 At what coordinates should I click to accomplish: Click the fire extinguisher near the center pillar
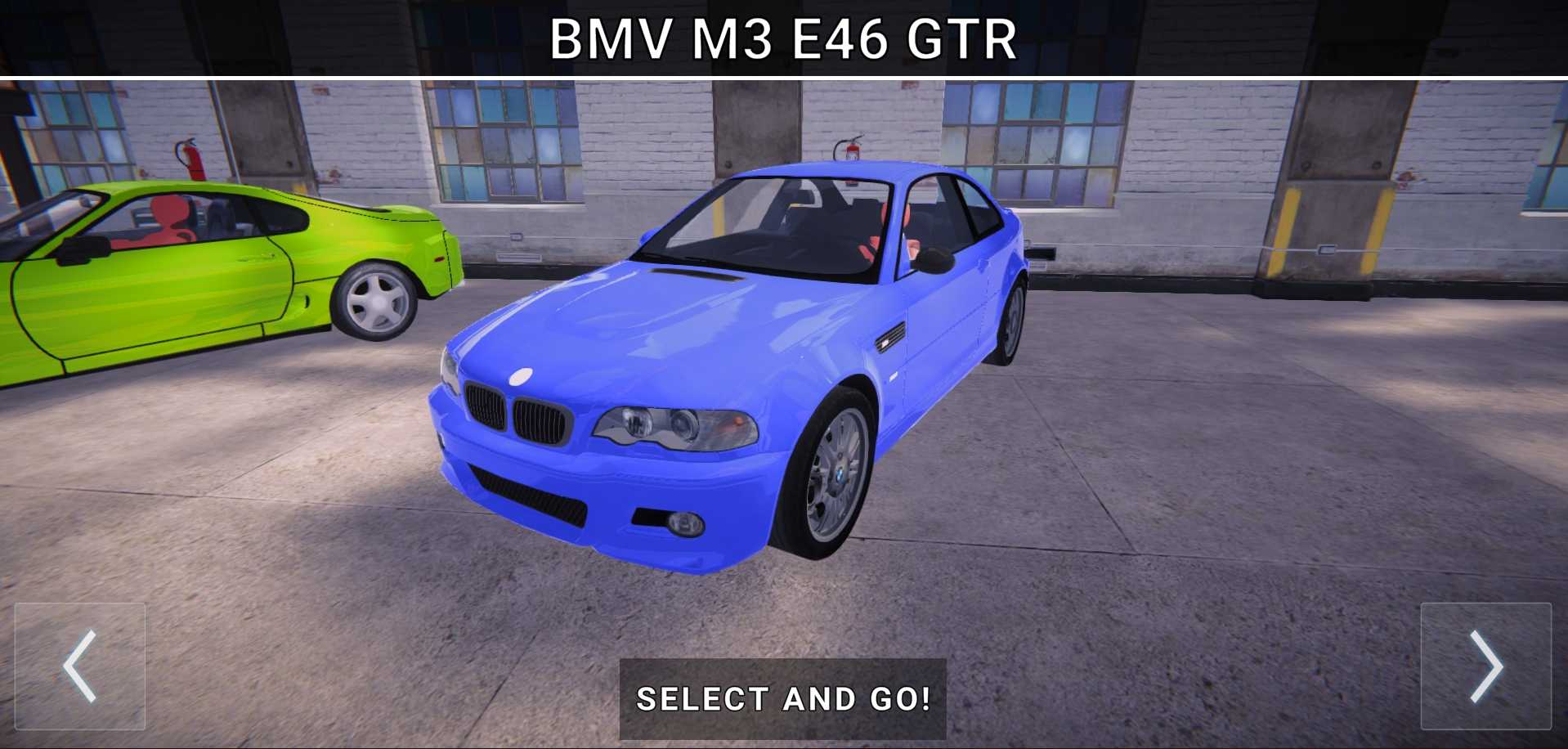tap(853, 150)
